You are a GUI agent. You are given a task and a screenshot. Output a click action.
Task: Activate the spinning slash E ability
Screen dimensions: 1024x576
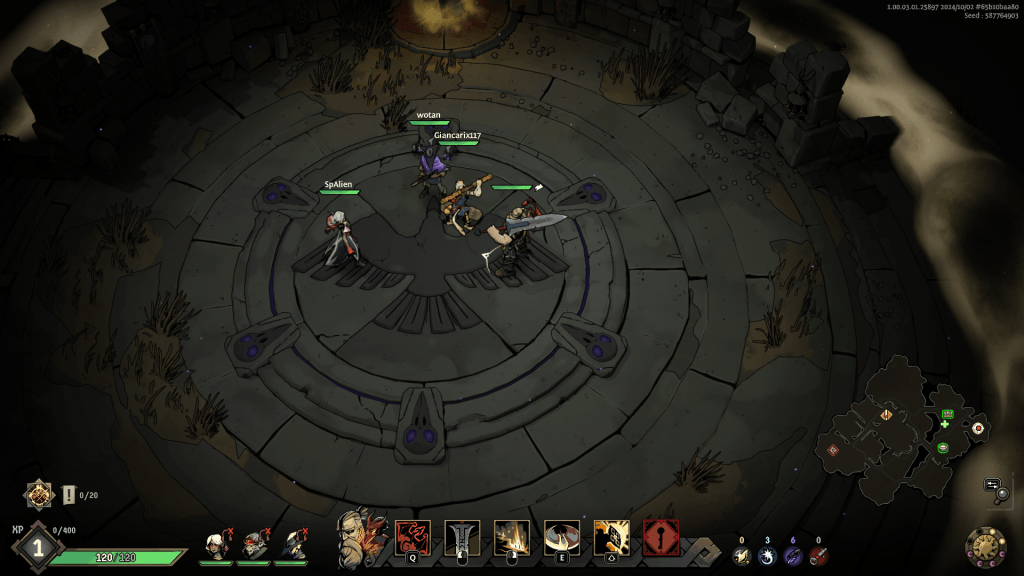click(562, 537)
